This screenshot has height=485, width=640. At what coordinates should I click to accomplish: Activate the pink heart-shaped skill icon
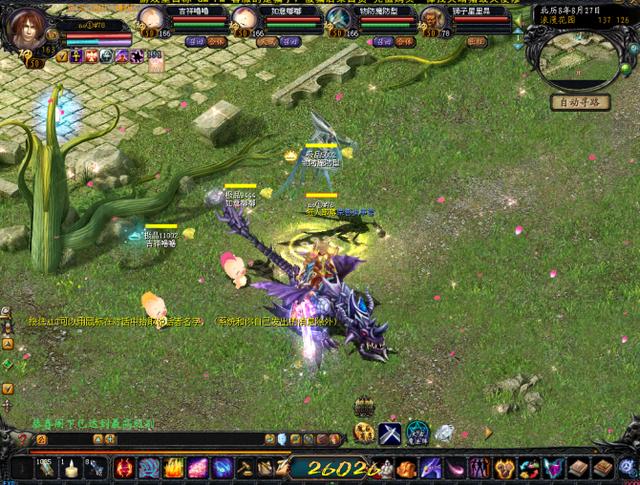click(x=554, y=468)
